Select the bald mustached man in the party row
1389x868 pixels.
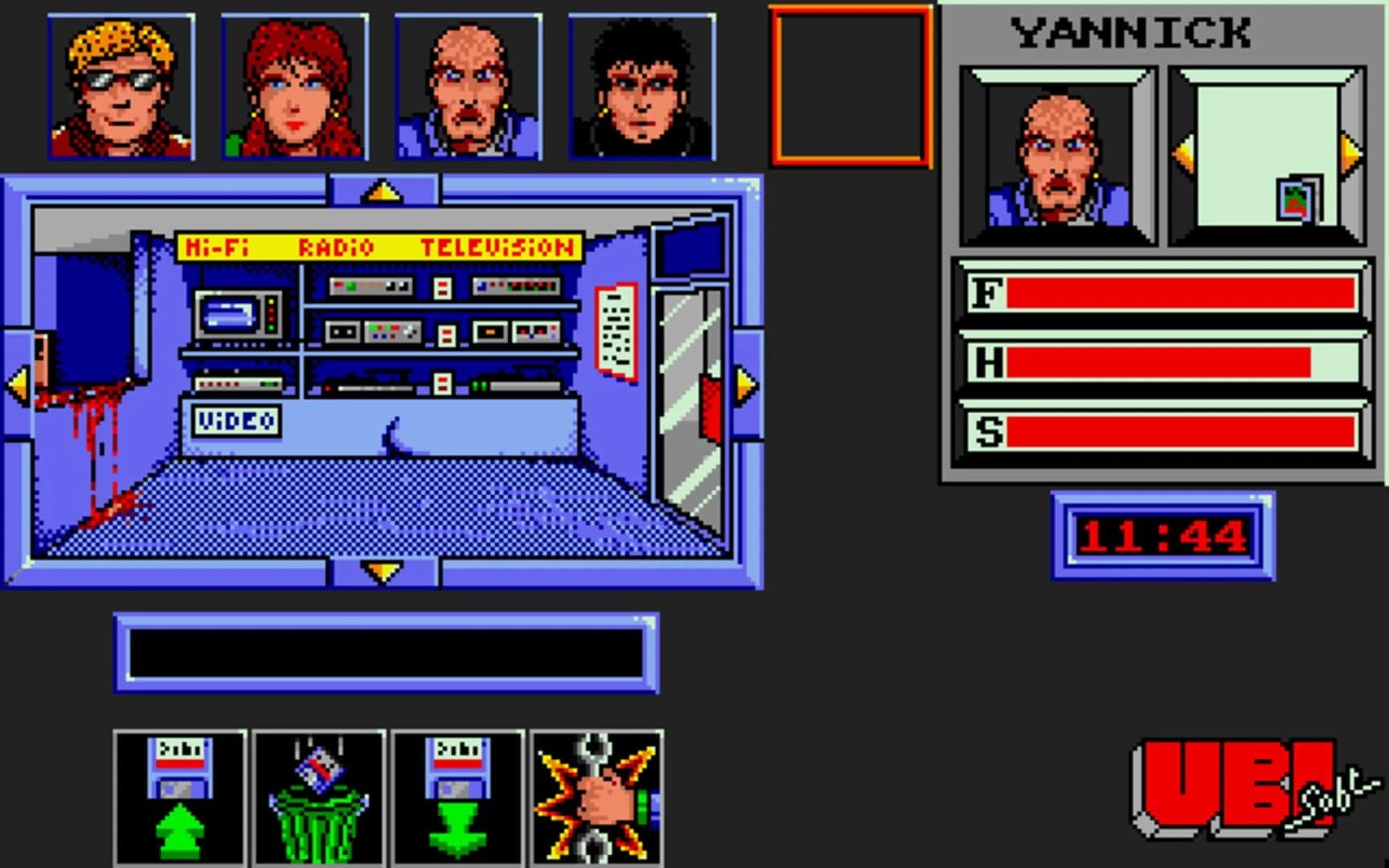[x=469, y=87]
